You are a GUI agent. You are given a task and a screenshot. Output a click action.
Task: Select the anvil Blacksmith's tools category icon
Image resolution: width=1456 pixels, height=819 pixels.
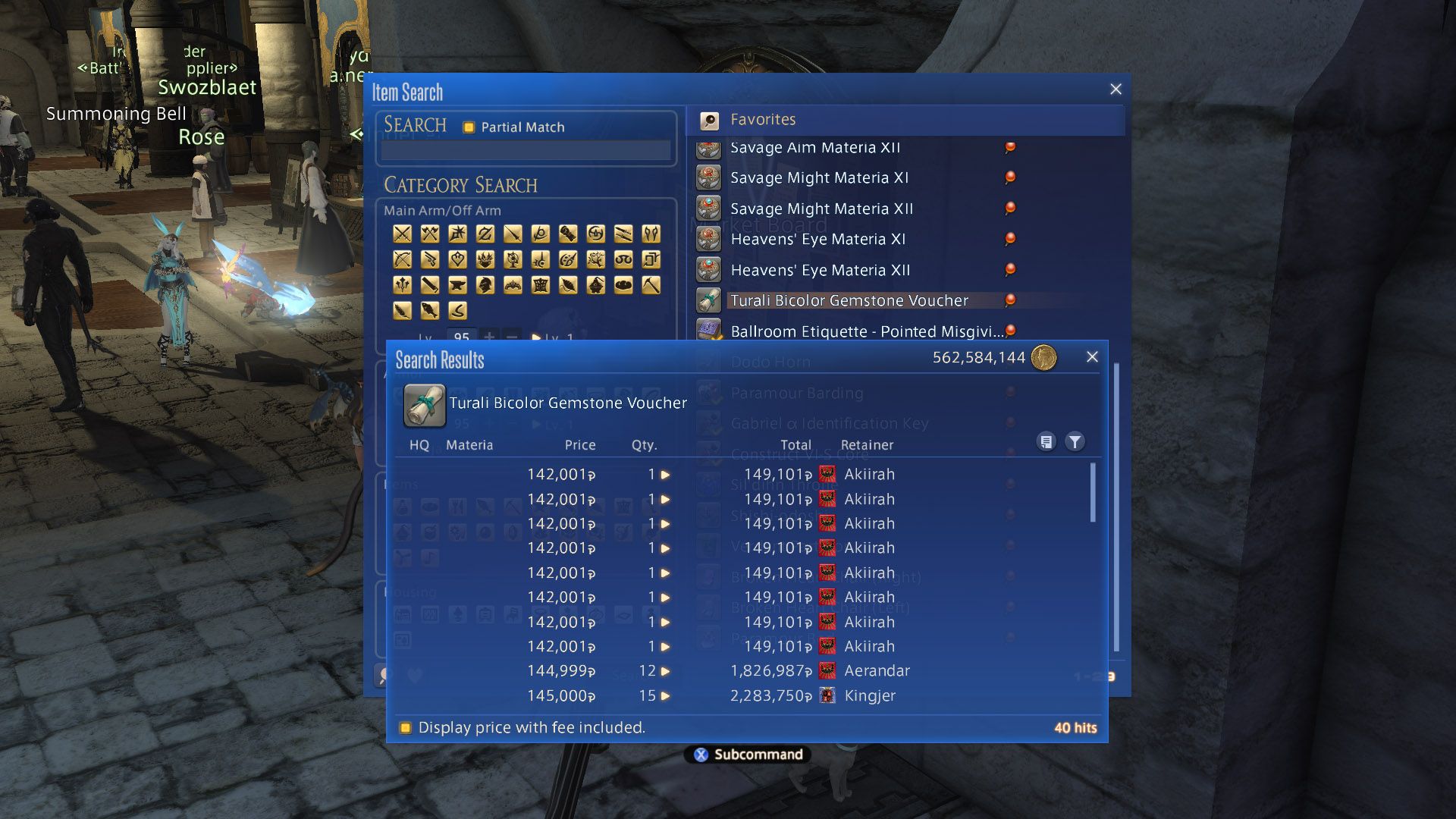[x=457, y=286]
